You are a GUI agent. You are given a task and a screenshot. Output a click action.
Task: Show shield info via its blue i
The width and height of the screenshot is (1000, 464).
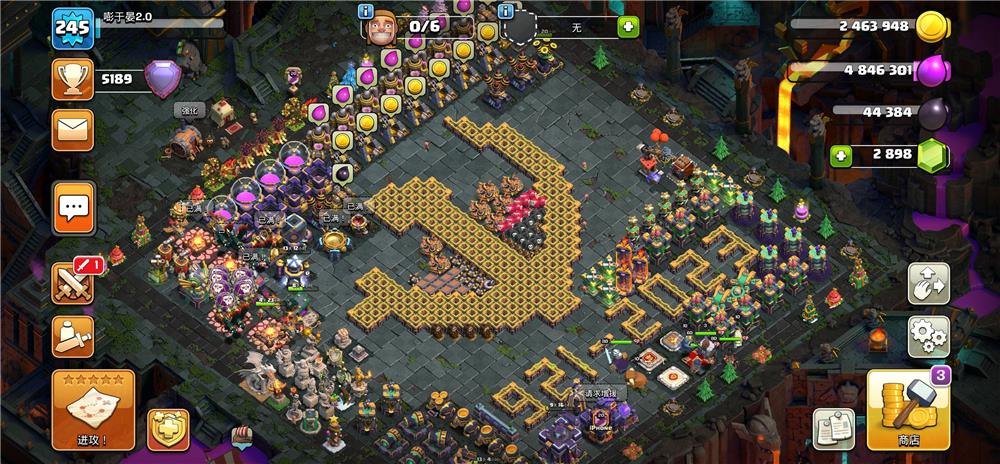[x=506, y=11]
